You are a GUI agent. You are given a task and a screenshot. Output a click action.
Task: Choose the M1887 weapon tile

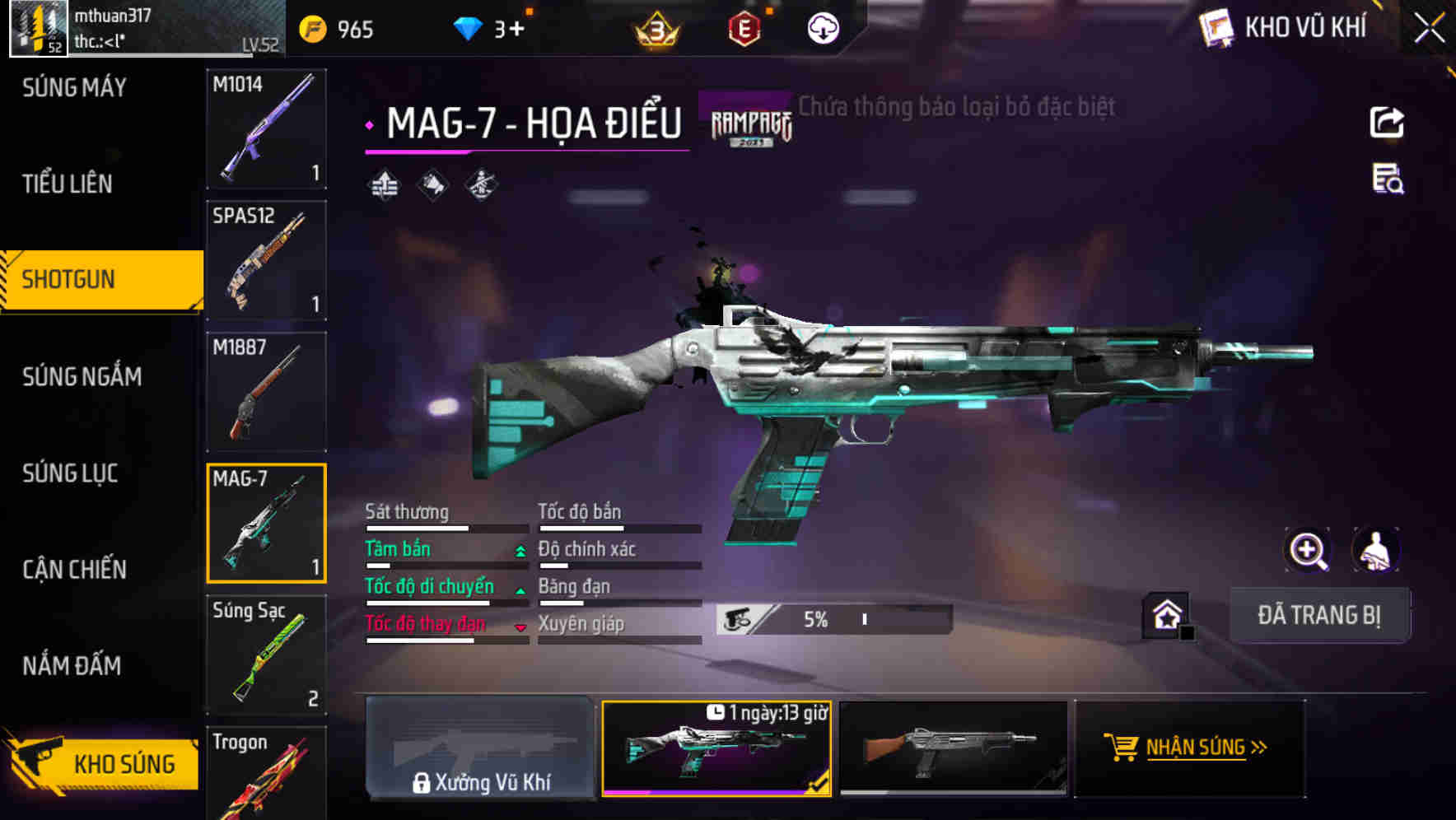266,392
